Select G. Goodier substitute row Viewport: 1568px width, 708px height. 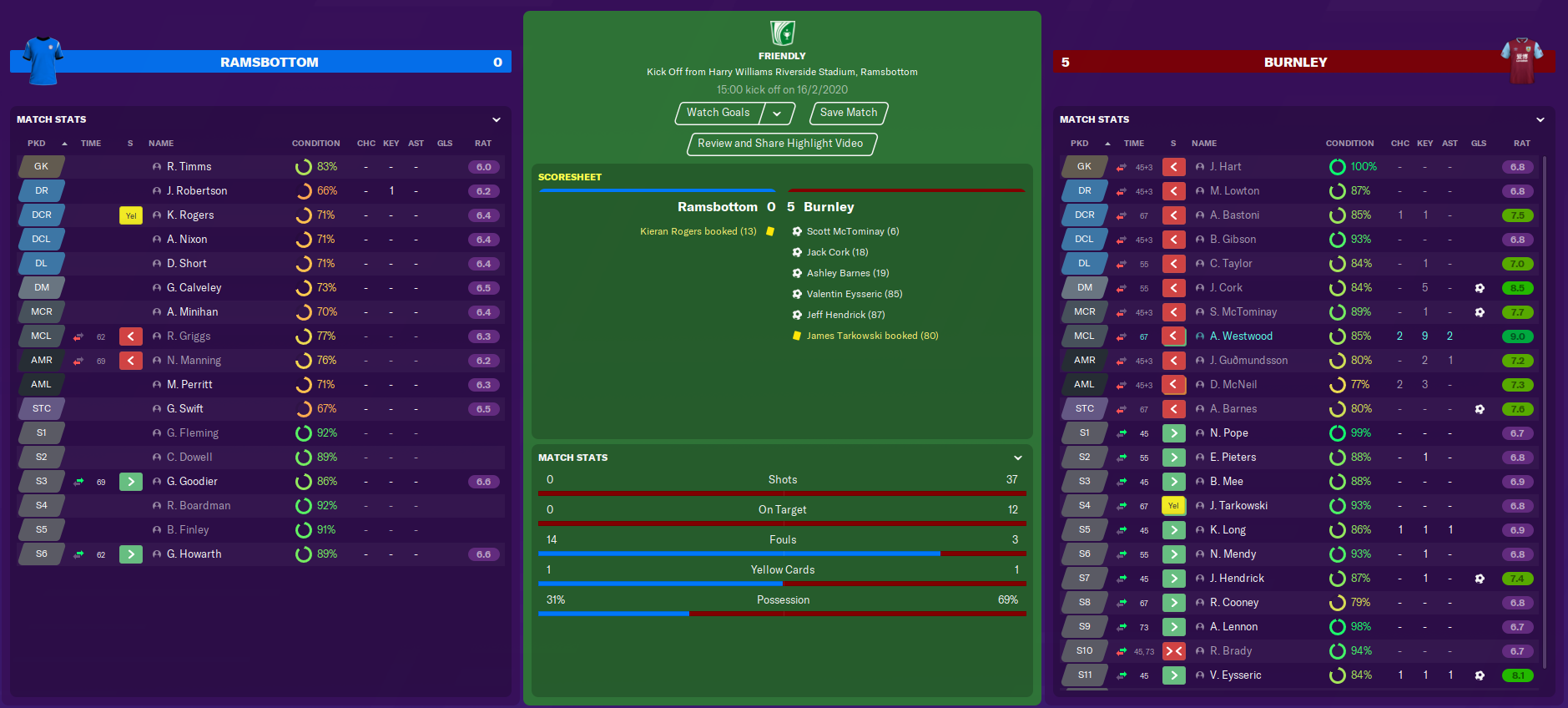(x=192, y=482)
